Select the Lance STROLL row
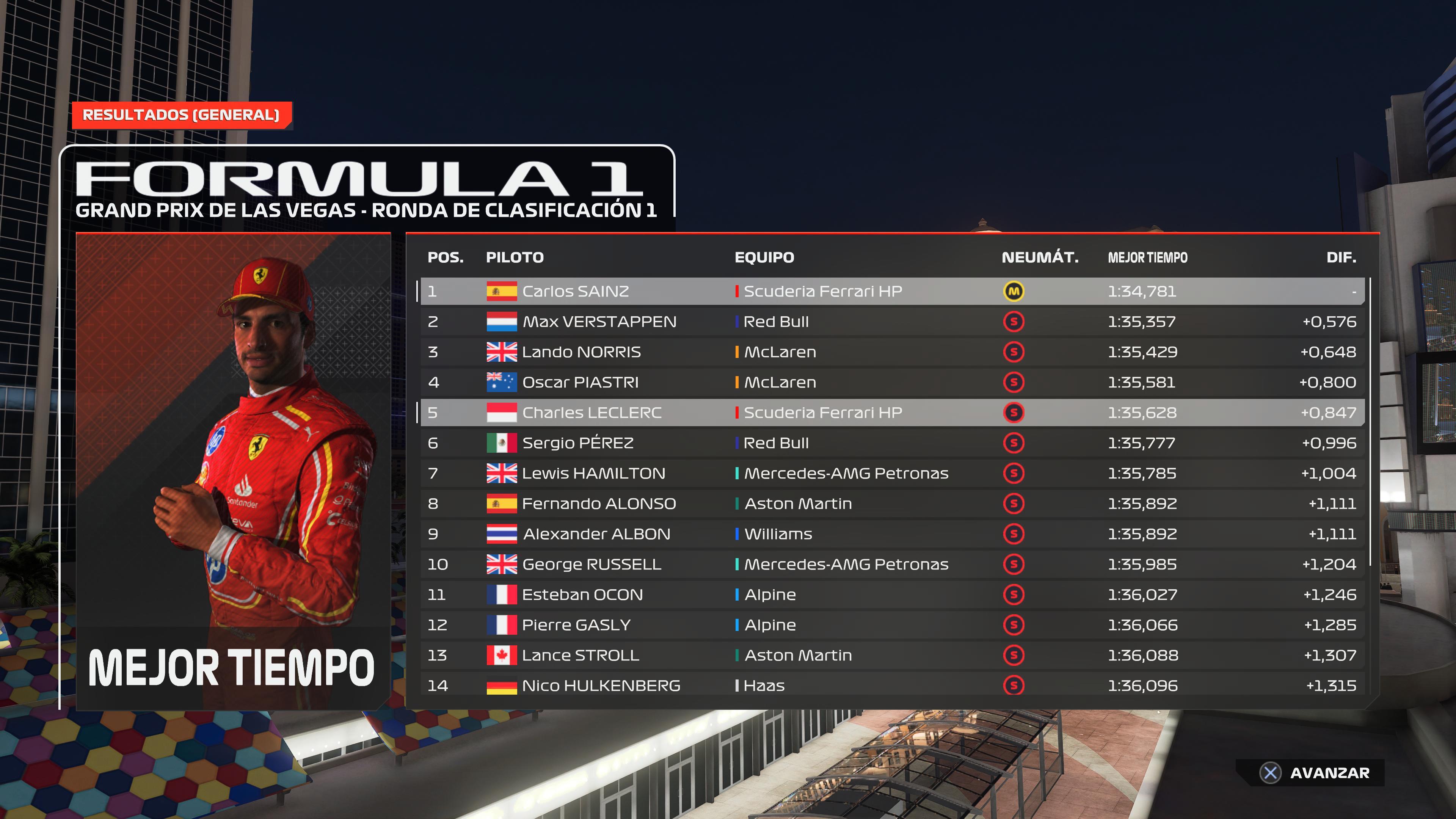The height and width of the screenshot is (819, 1456). pos(892,655)
